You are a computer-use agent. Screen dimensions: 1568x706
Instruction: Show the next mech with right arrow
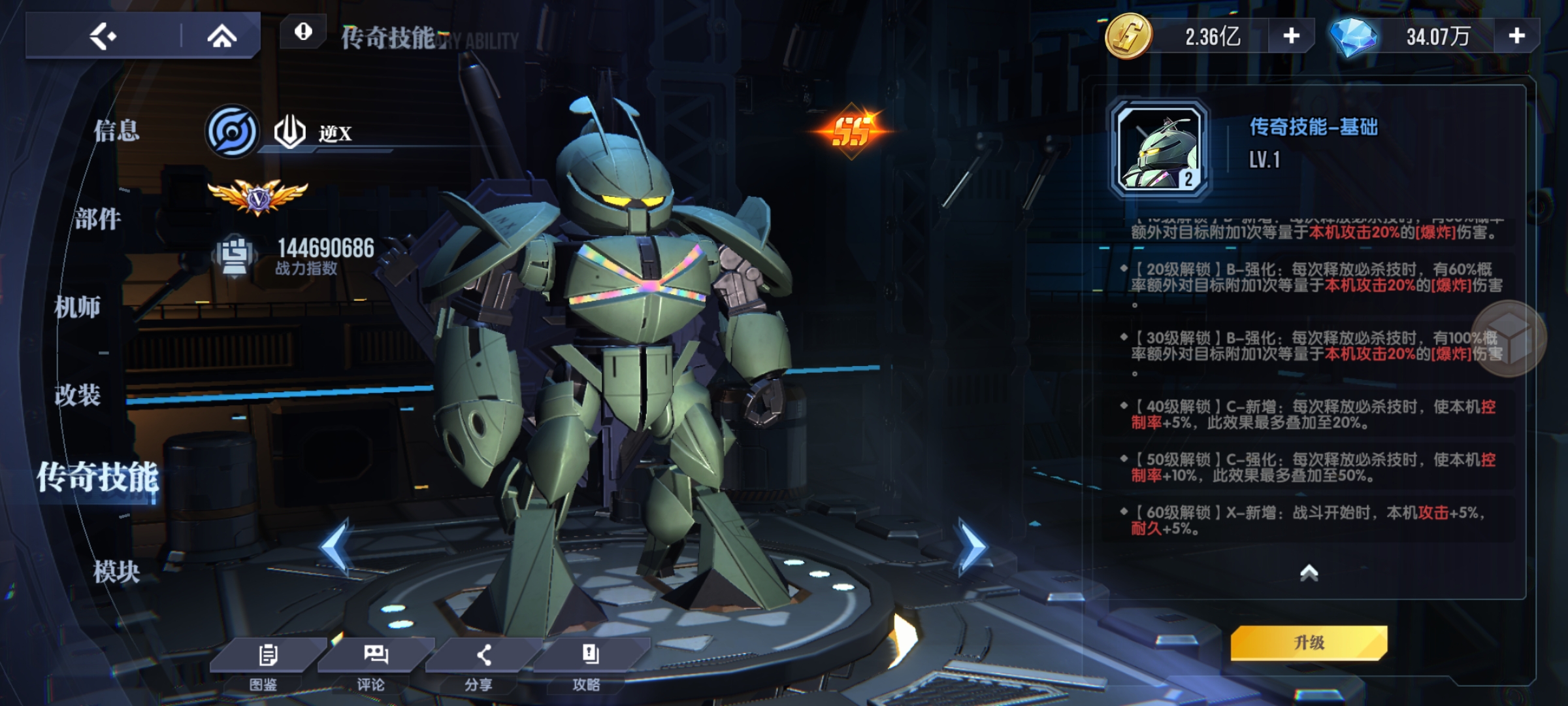tap(972, 546)
